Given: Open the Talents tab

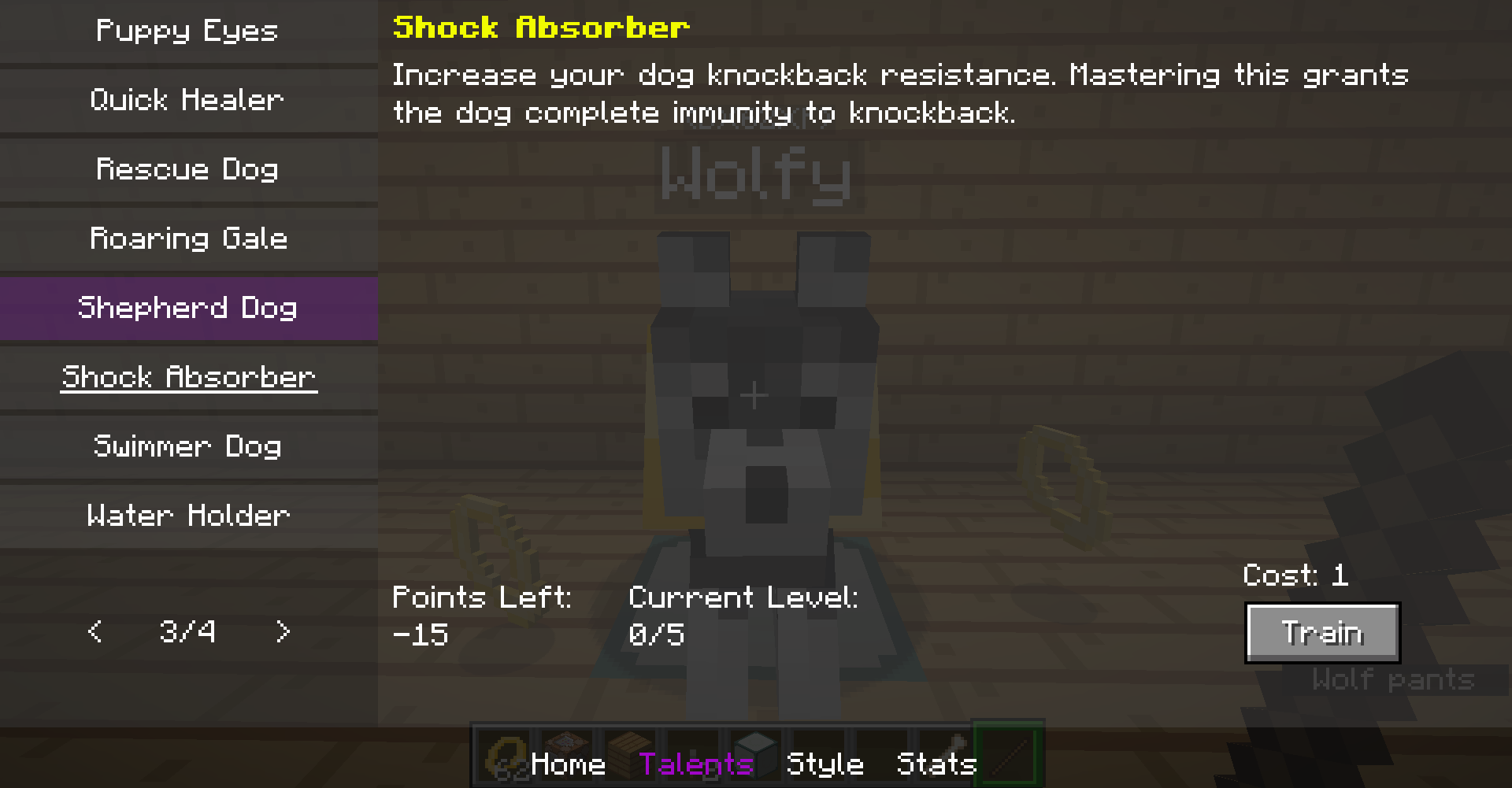Looking at the screenshot, I should [696, 764].
